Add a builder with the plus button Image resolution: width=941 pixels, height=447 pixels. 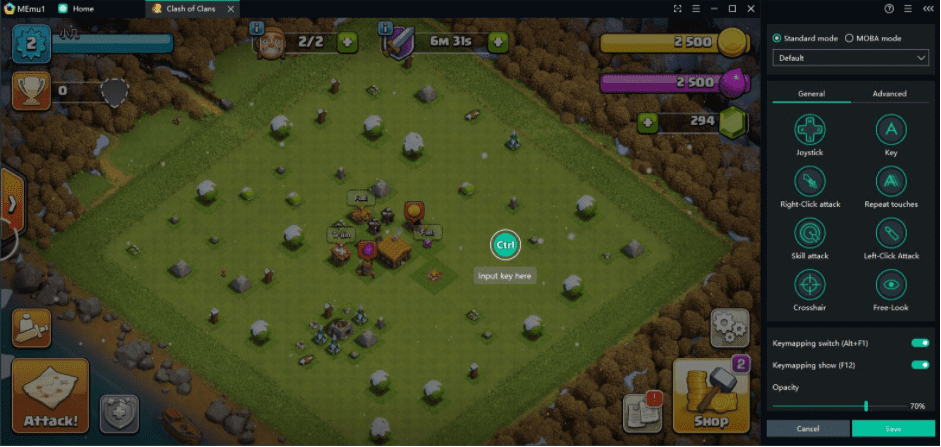(347, 42)
